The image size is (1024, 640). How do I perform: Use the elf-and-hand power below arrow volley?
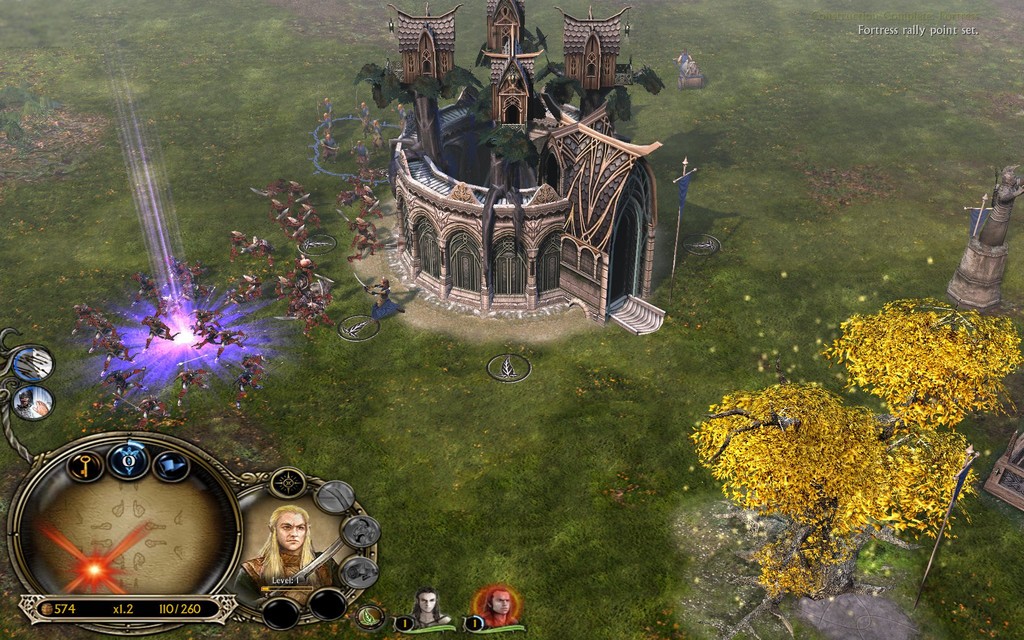tap(34, 402)
